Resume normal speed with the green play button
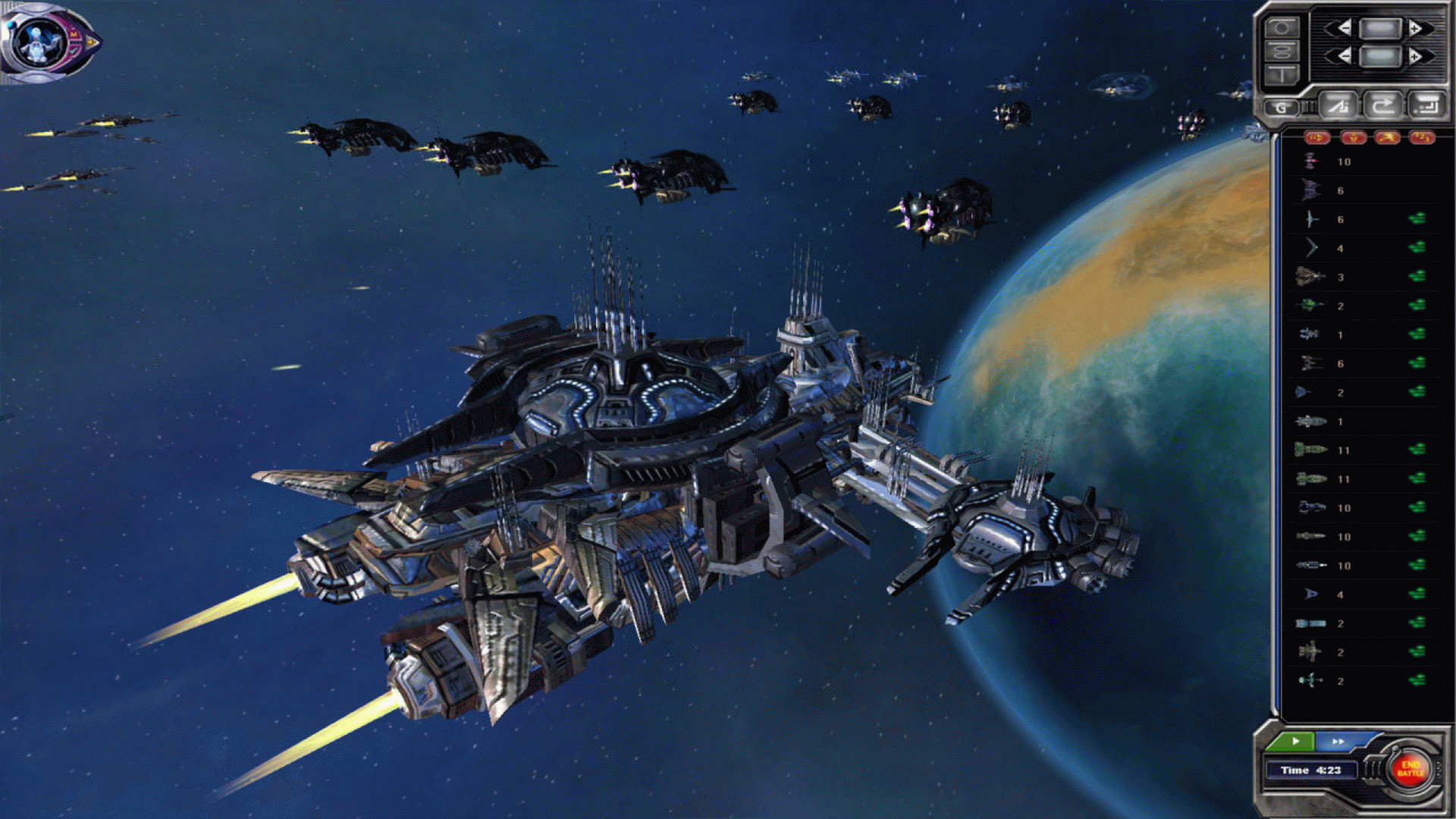The image size is (1456, 819). (1295, 741)
